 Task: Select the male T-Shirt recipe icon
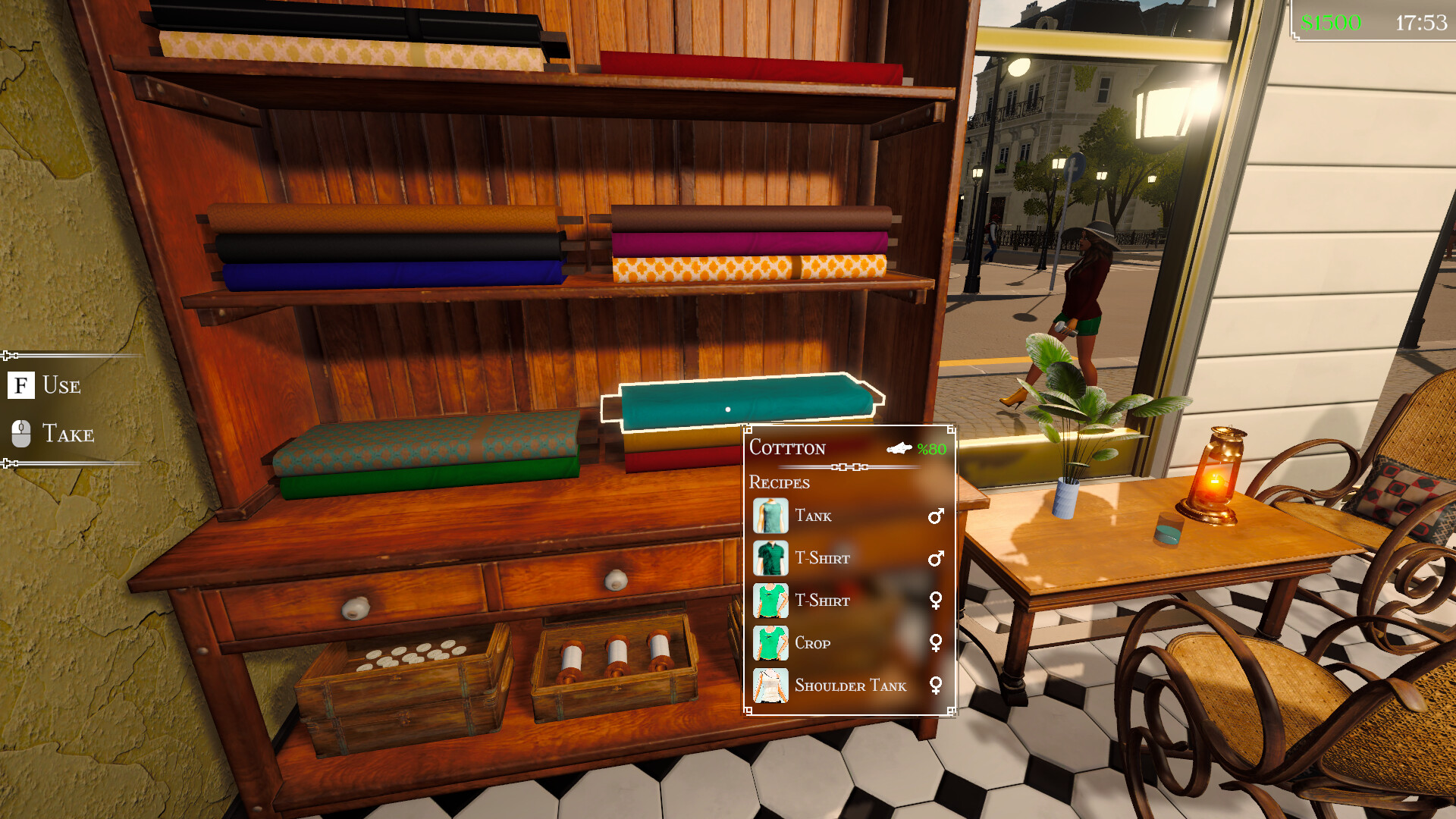tap(770, 558)
